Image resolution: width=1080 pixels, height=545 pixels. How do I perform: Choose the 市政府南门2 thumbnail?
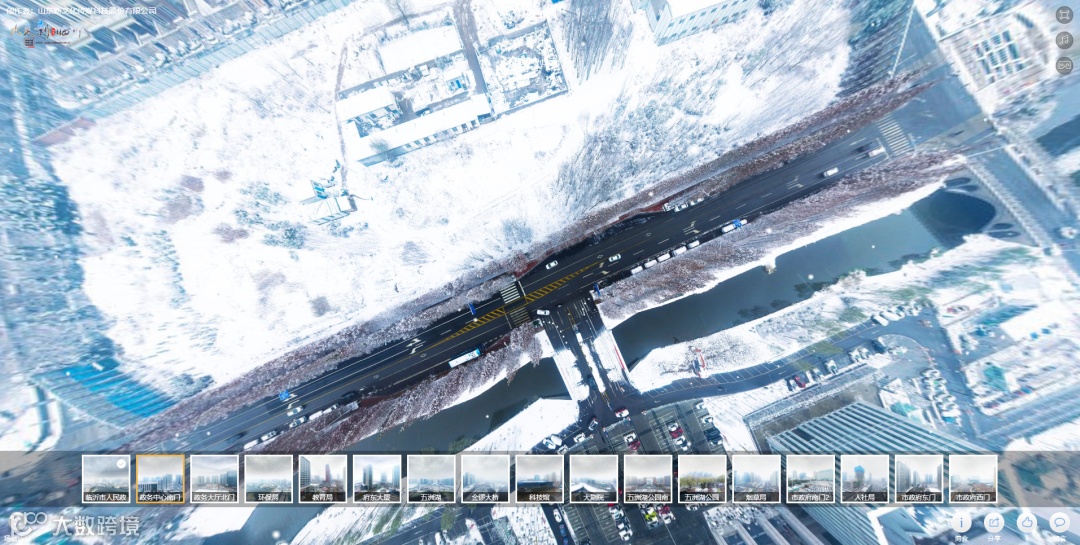coord(810,477)
